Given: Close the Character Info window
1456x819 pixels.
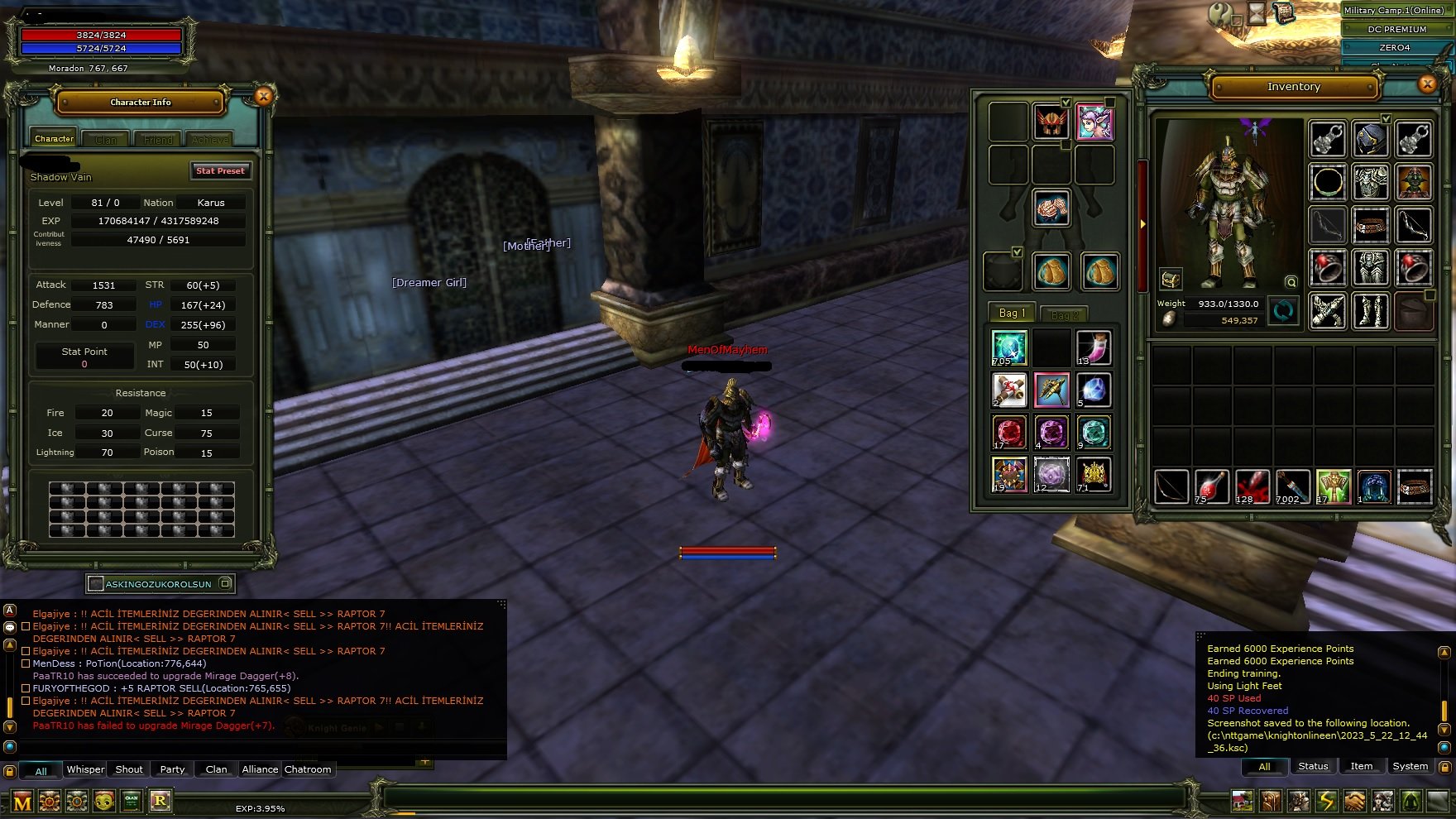Looking at the screenshot, I should [x=263, y=97].
